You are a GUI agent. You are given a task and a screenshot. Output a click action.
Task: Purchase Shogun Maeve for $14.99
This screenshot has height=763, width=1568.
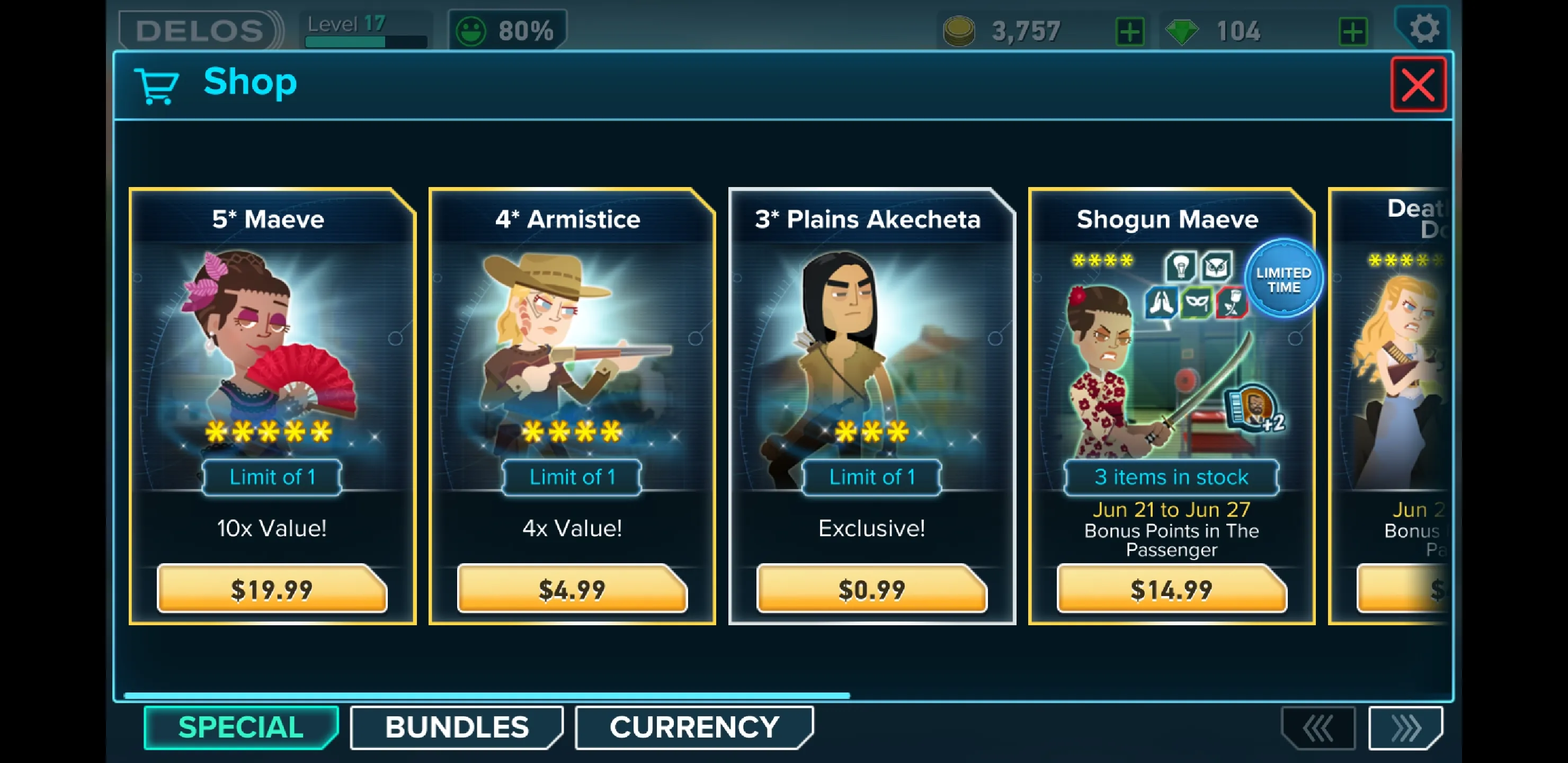pos(1171,589)
